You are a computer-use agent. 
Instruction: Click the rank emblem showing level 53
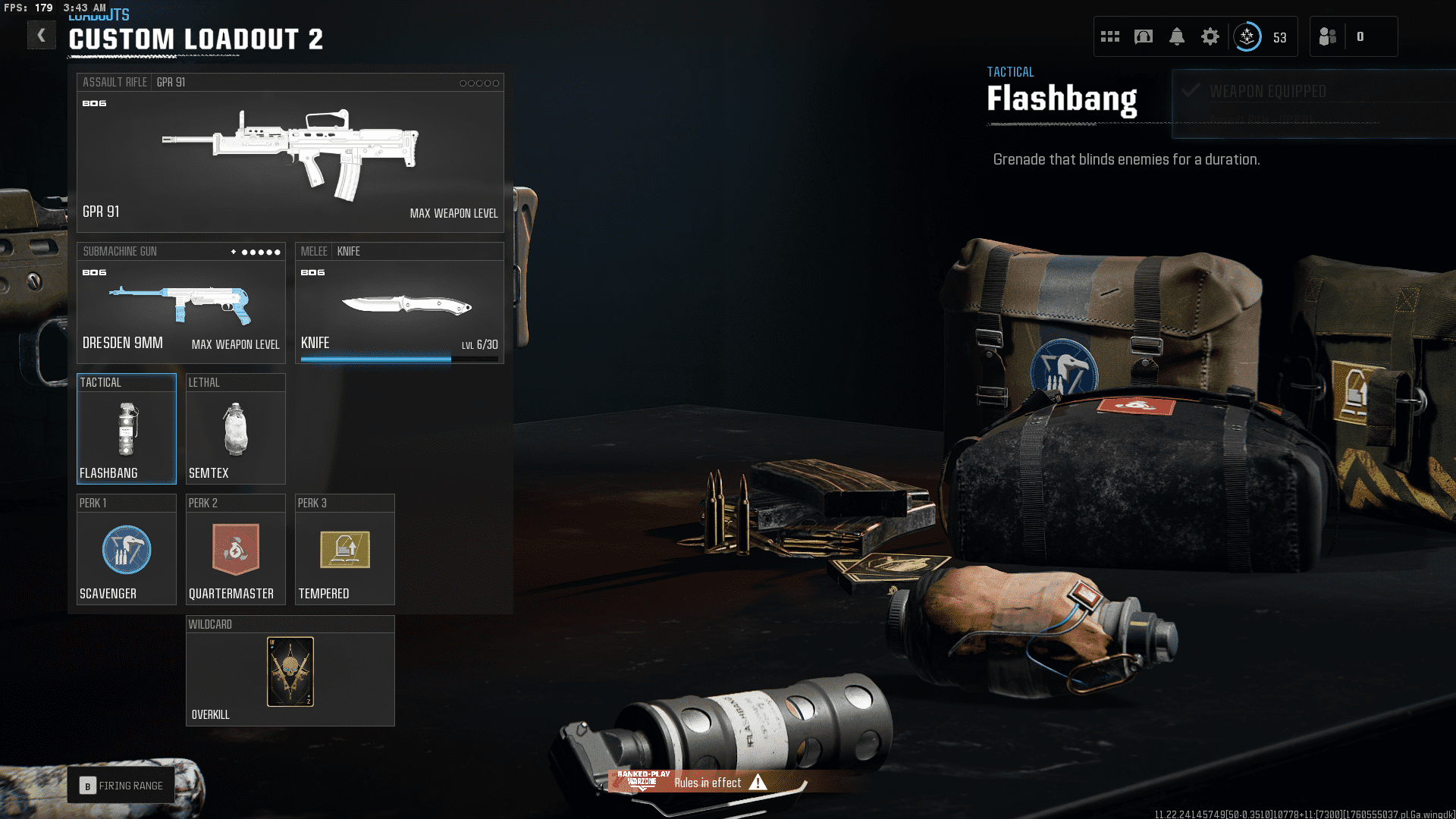coord(1247,36)
